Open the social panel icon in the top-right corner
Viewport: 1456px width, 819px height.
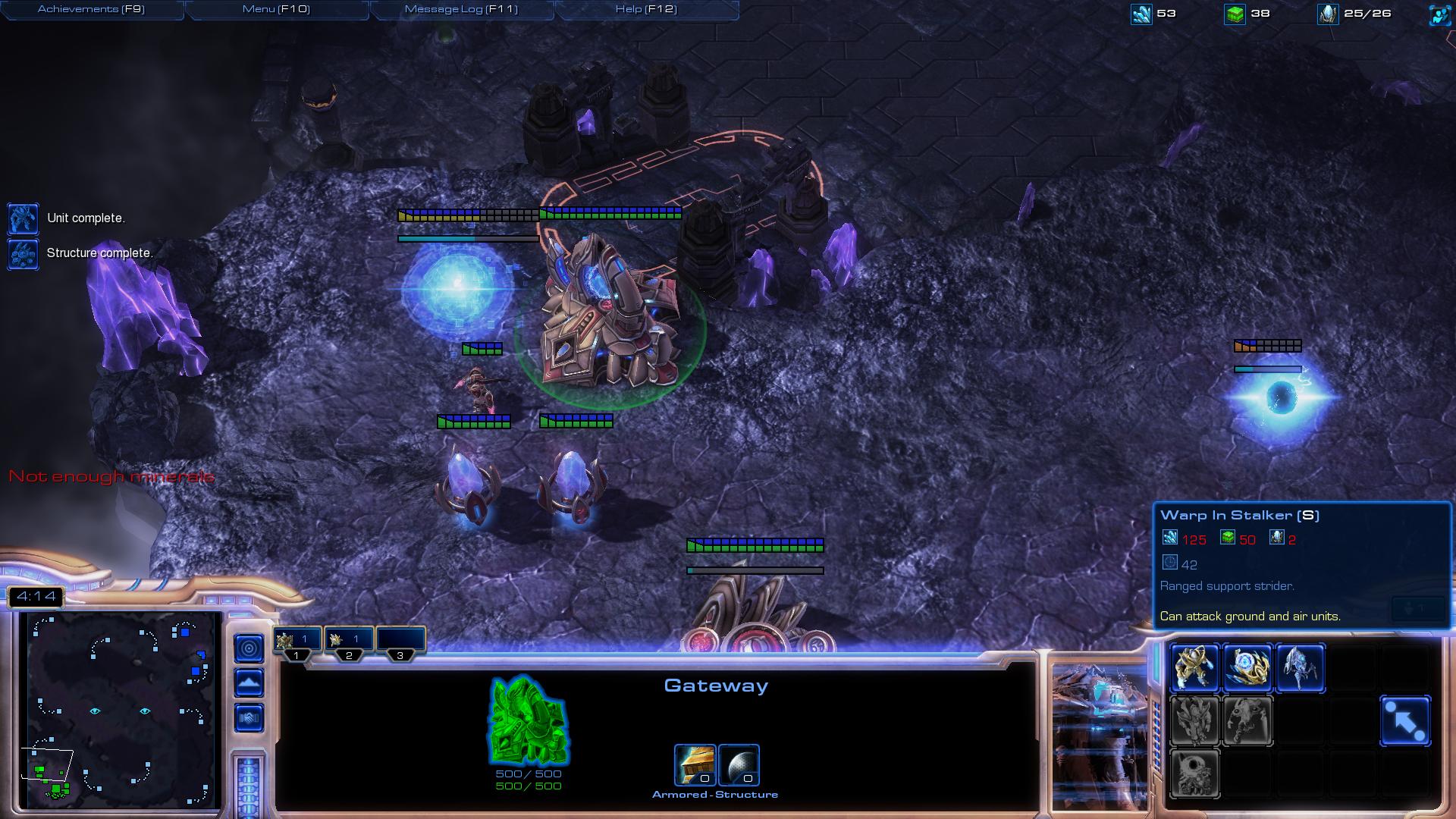[1439, 14]
